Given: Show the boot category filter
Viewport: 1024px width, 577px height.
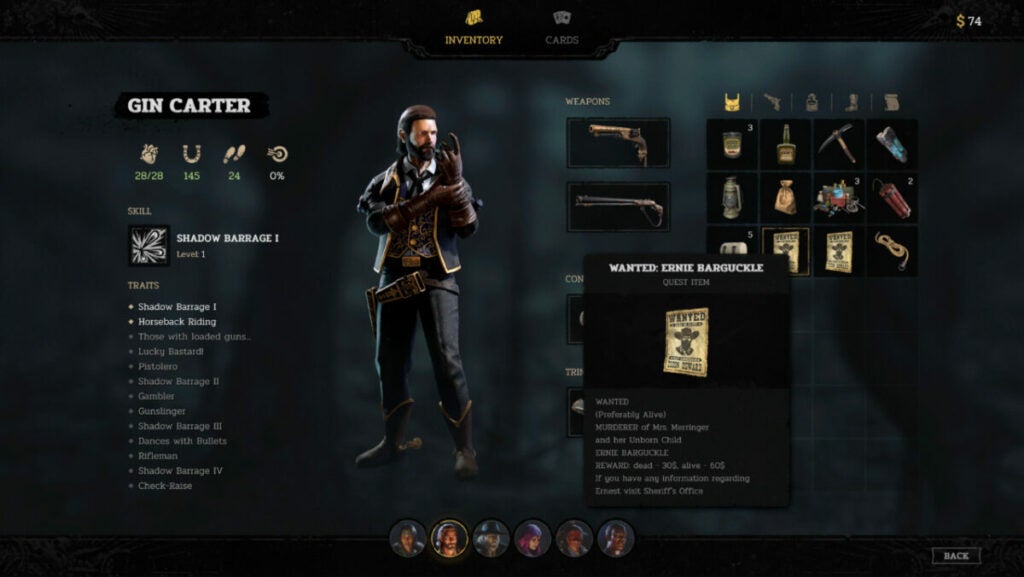Looking at the screenshot, I should point(852,102).
